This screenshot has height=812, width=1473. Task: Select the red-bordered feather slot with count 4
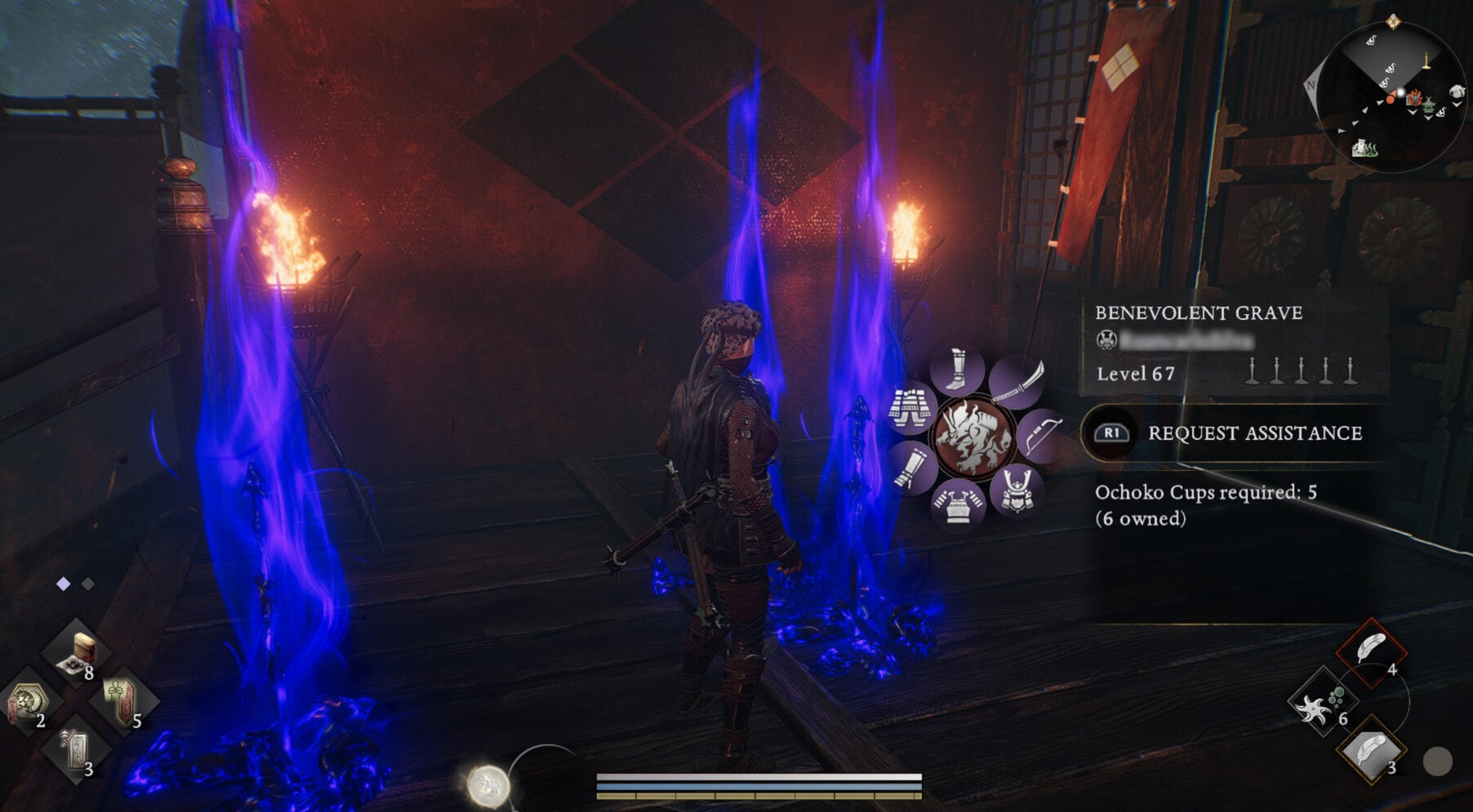(x=1372, y=651)
